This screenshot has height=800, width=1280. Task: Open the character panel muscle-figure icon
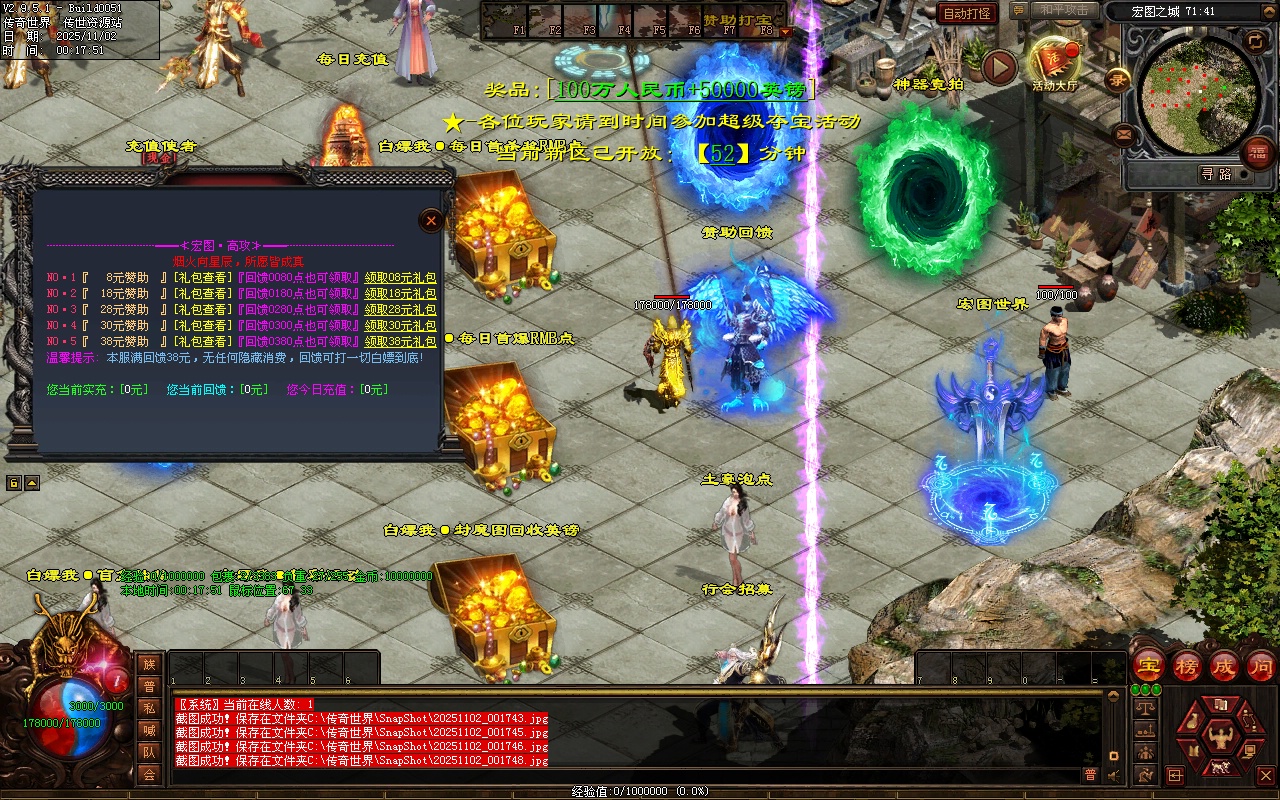(1217, 738)
